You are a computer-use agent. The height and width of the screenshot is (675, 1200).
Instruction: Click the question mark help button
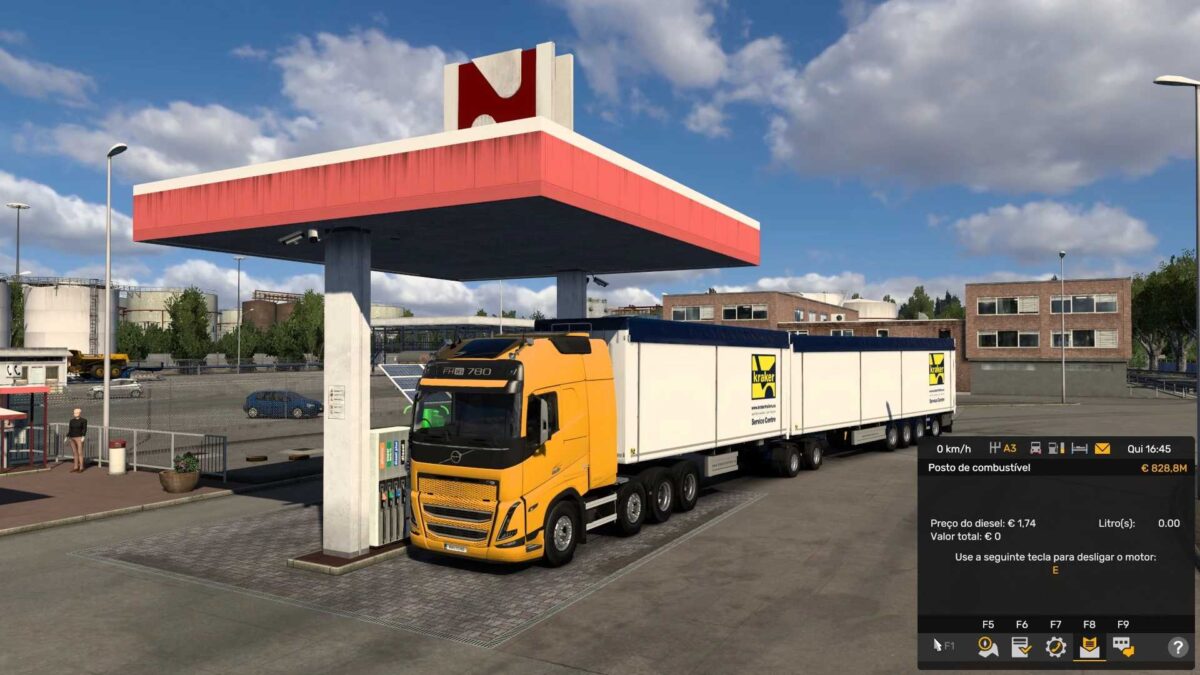pos(1178,647)
